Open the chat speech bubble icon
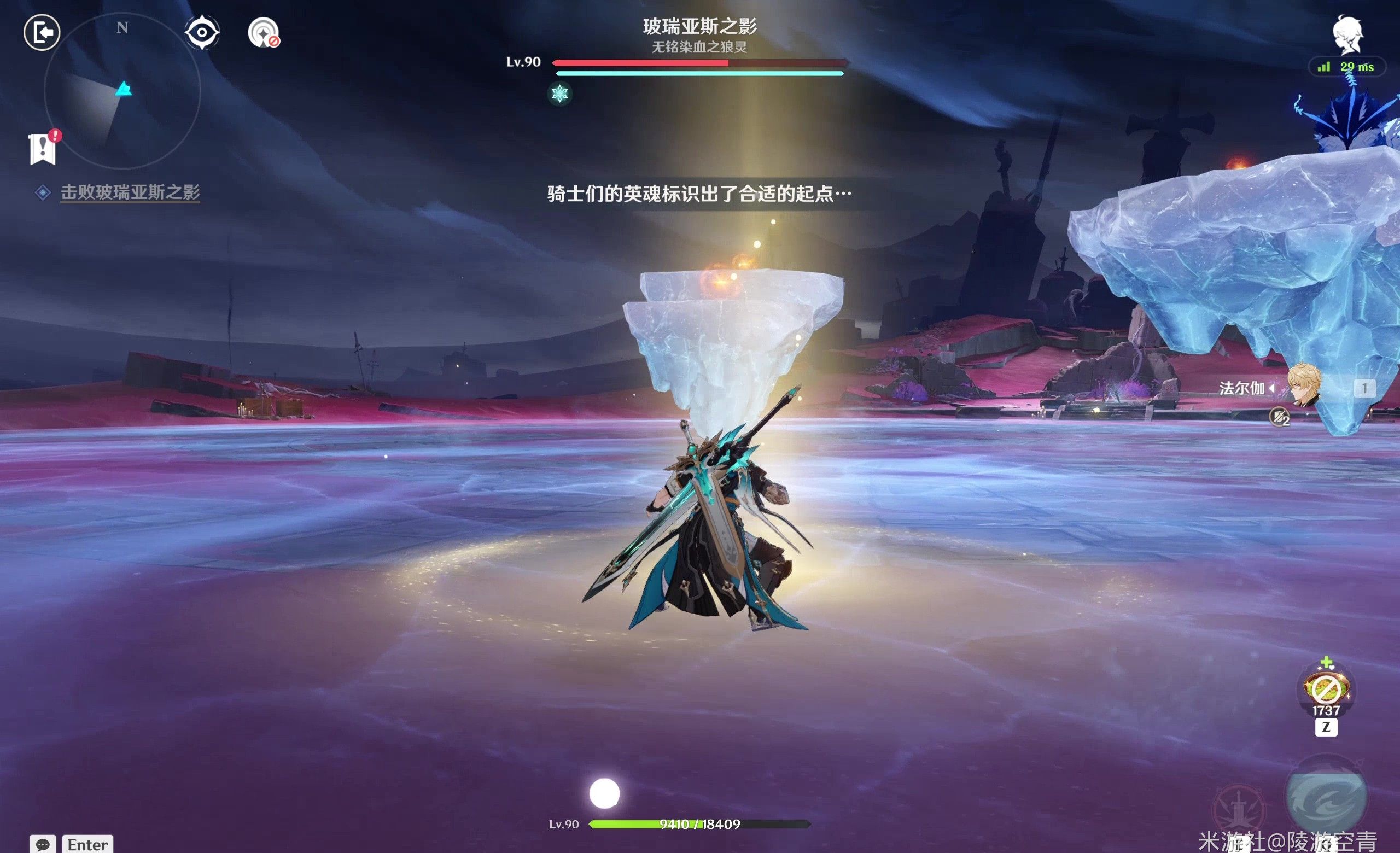 43,844
